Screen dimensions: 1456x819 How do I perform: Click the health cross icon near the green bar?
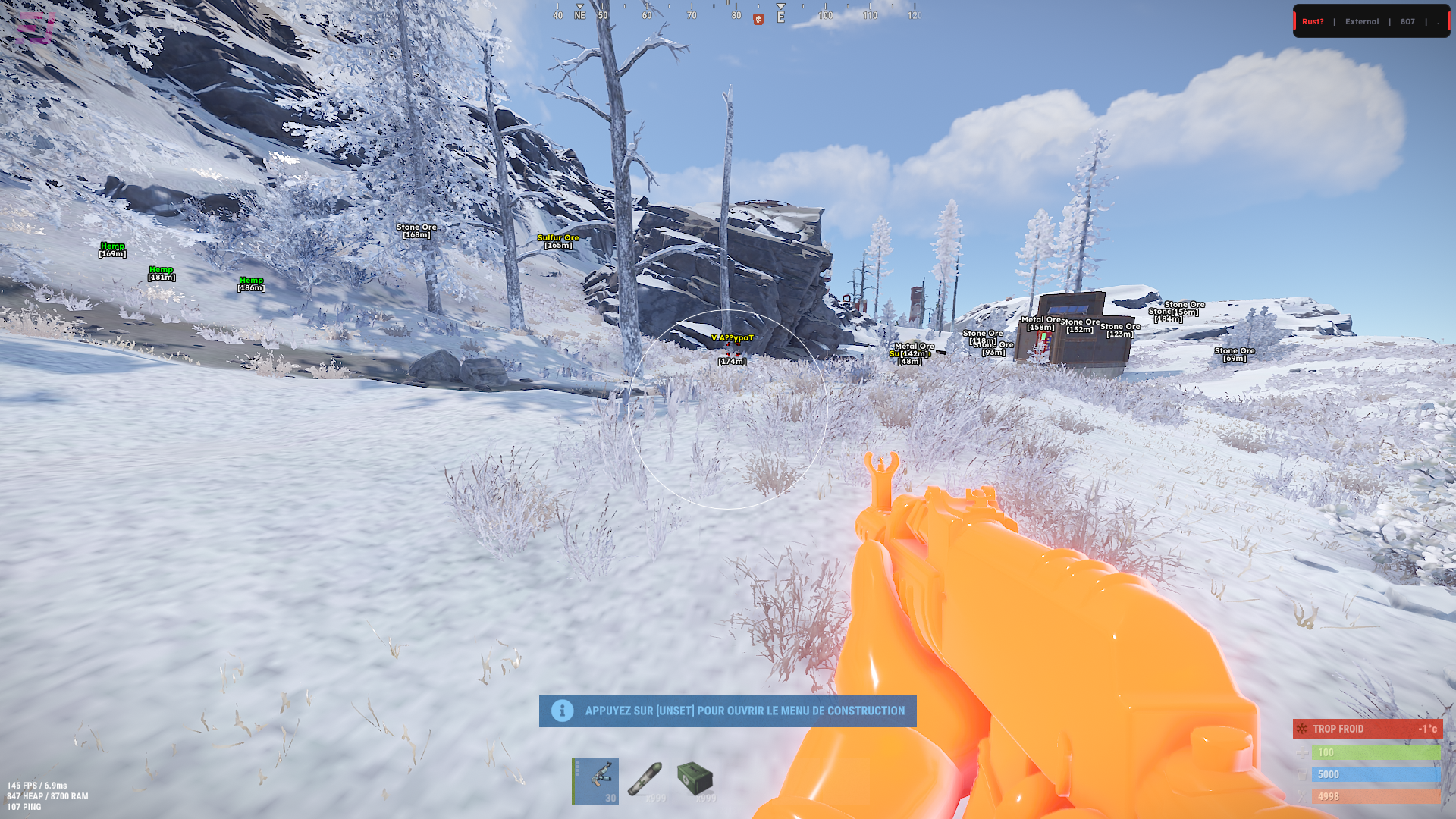[1301, 752]
